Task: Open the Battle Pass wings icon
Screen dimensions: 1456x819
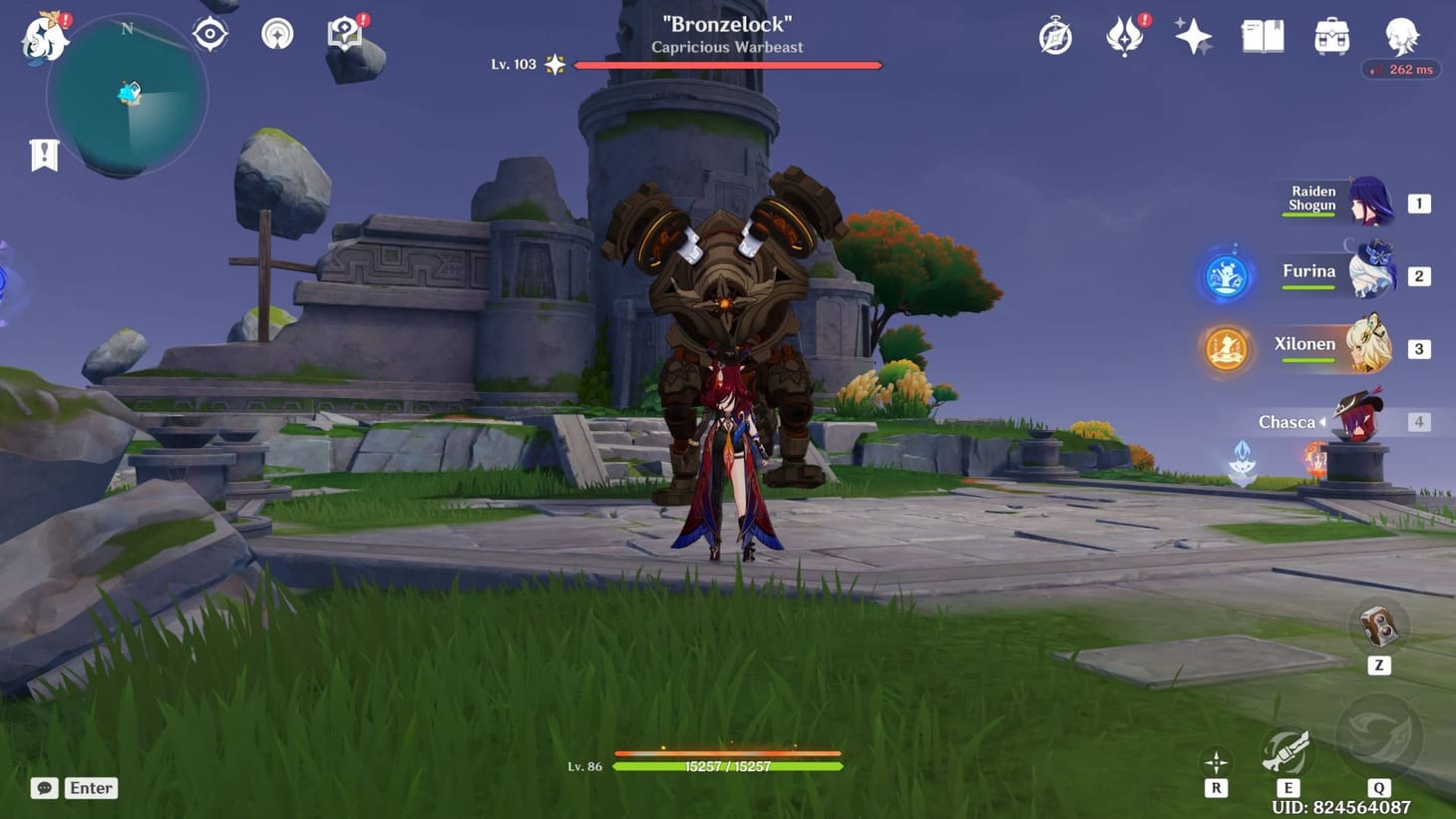Action: pos(1123,36)
